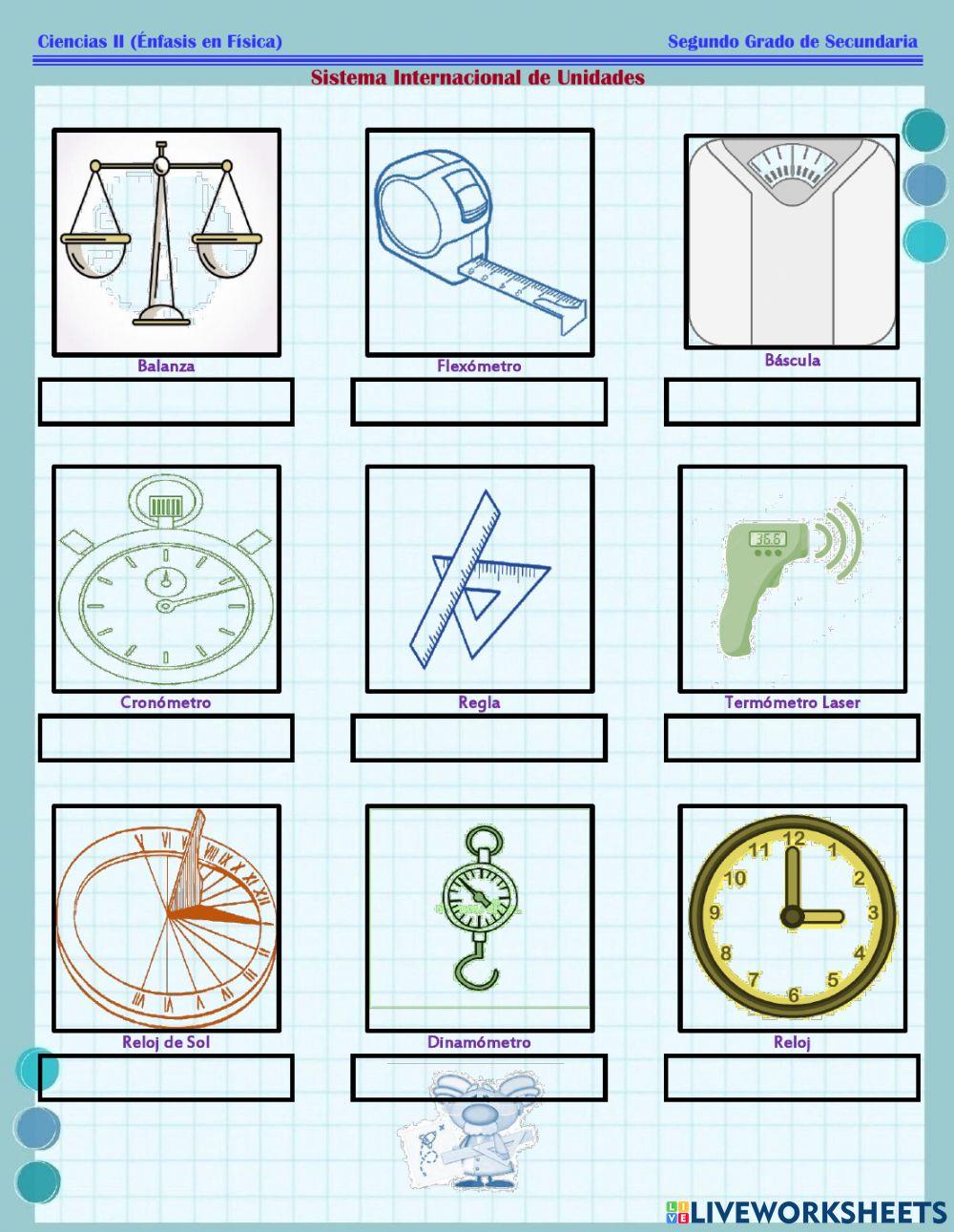Focus the answer box beneath Cronómetro
This screenshot has height=1232, width=954.
[166, 739]
